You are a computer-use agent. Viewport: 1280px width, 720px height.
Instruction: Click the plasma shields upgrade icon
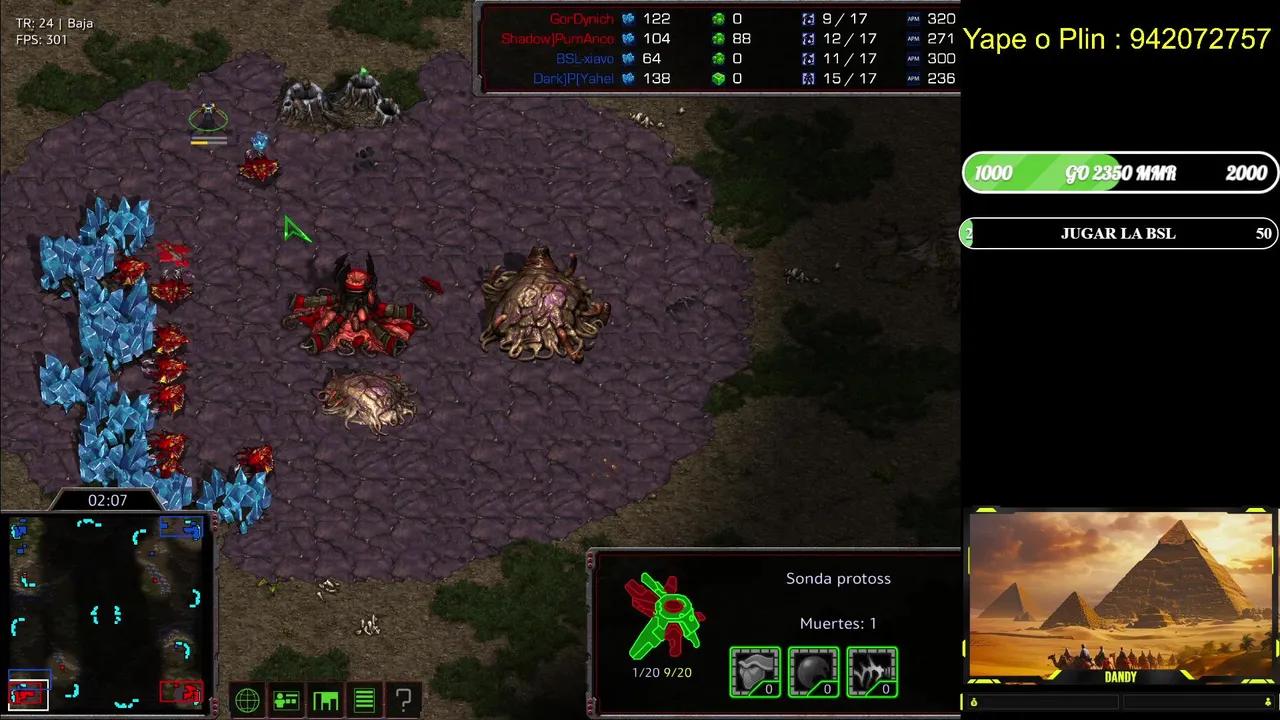click(813, 671)
